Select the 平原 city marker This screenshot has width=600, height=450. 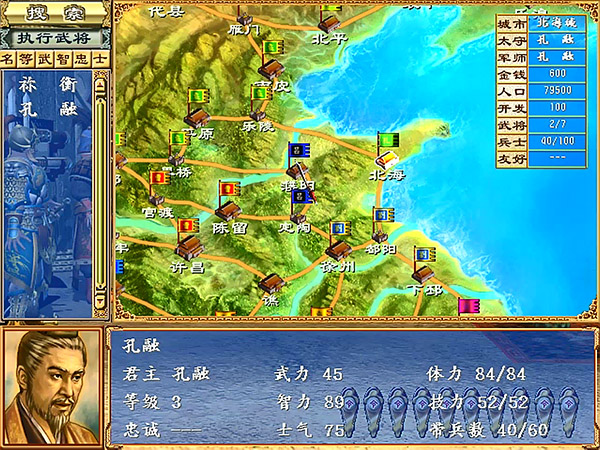pyautogui.click(x=196, y=116)
